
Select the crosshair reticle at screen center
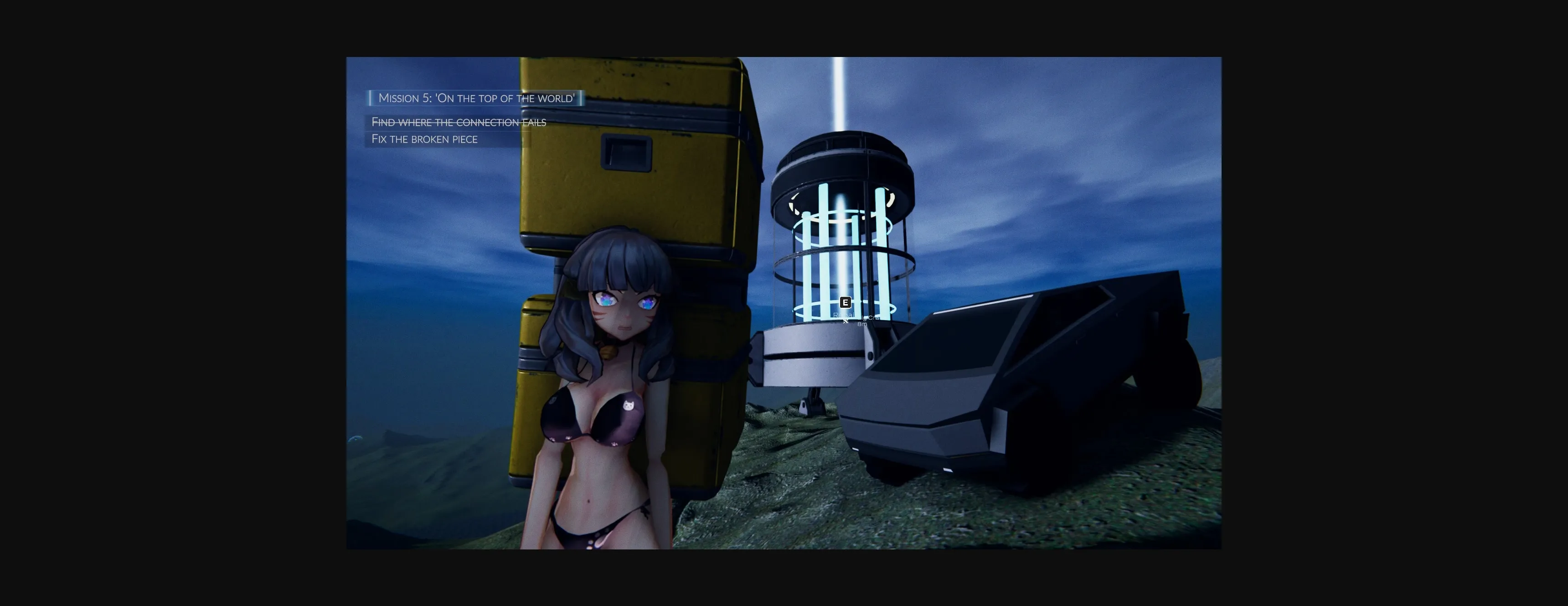tap(846, 321)
